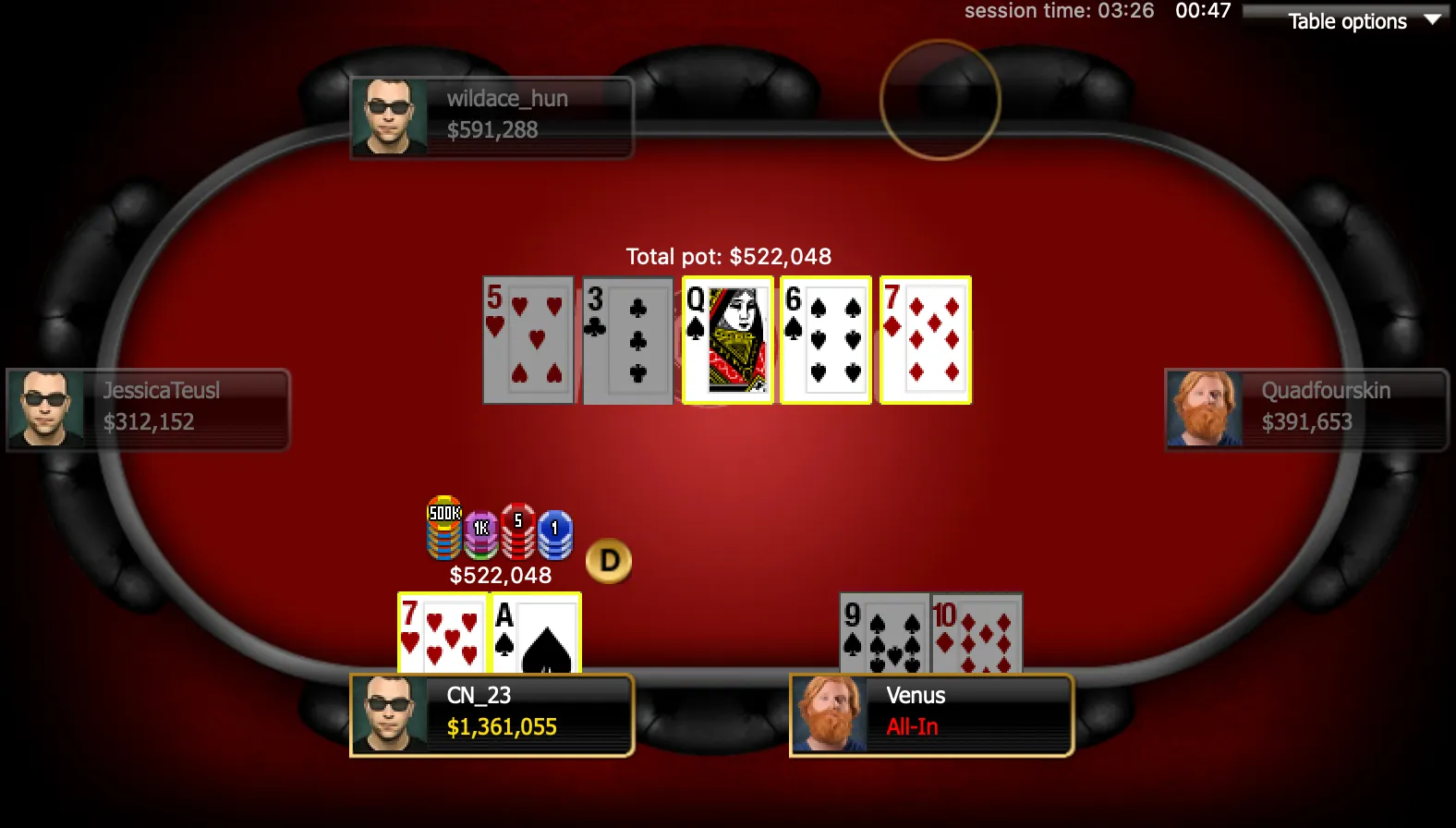Click the queen of spades board card
Viewport: 1456px width, 828px height.
(x=727, y=340)
